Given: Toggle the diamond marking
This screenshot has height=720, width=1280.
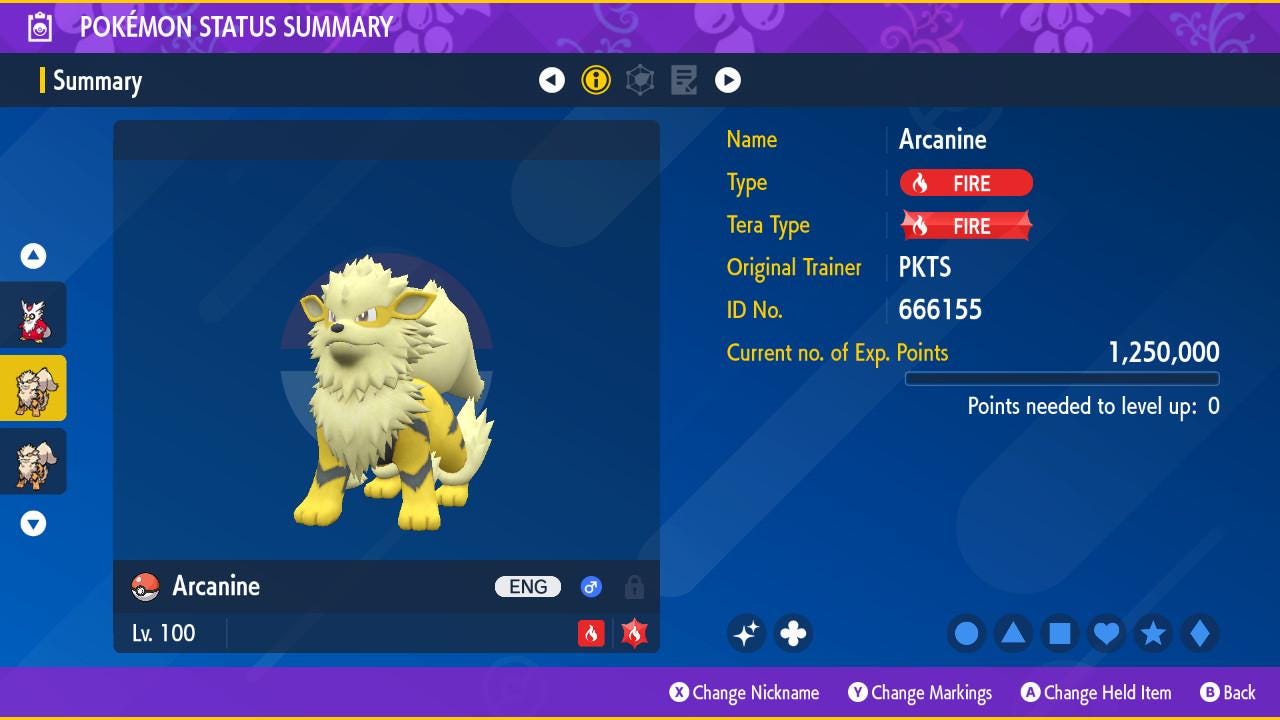Looking at the screenshot, I should point(1199,633).
